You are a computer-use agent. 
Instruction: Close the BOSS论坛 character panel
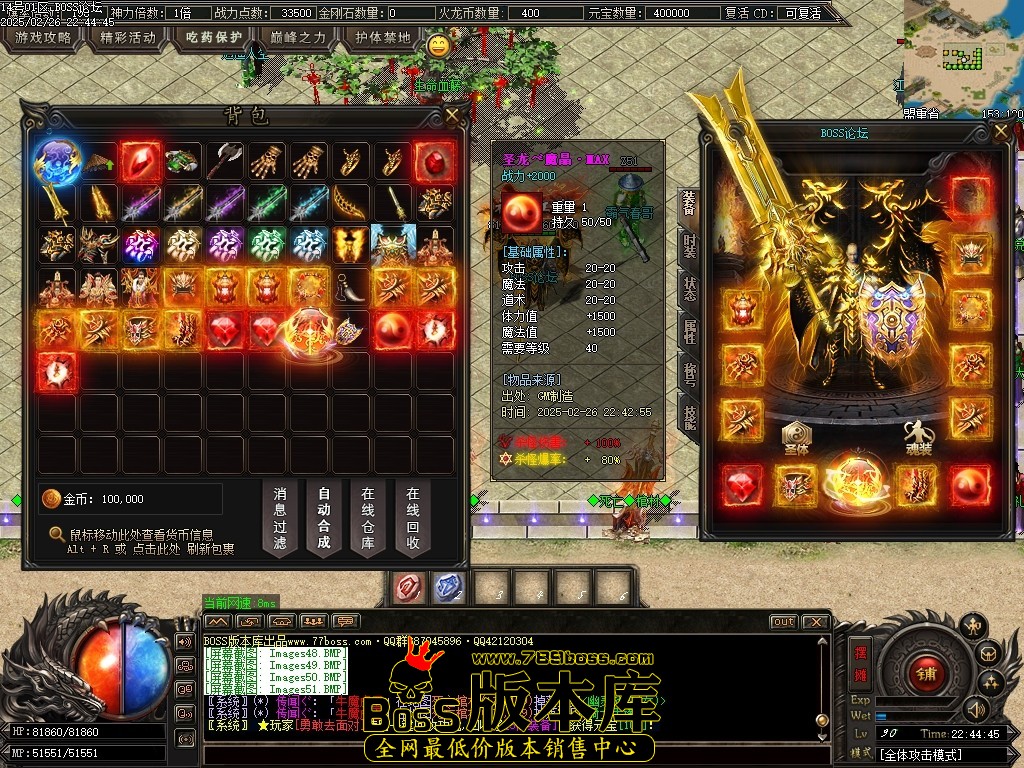(x=1001, y=131)
